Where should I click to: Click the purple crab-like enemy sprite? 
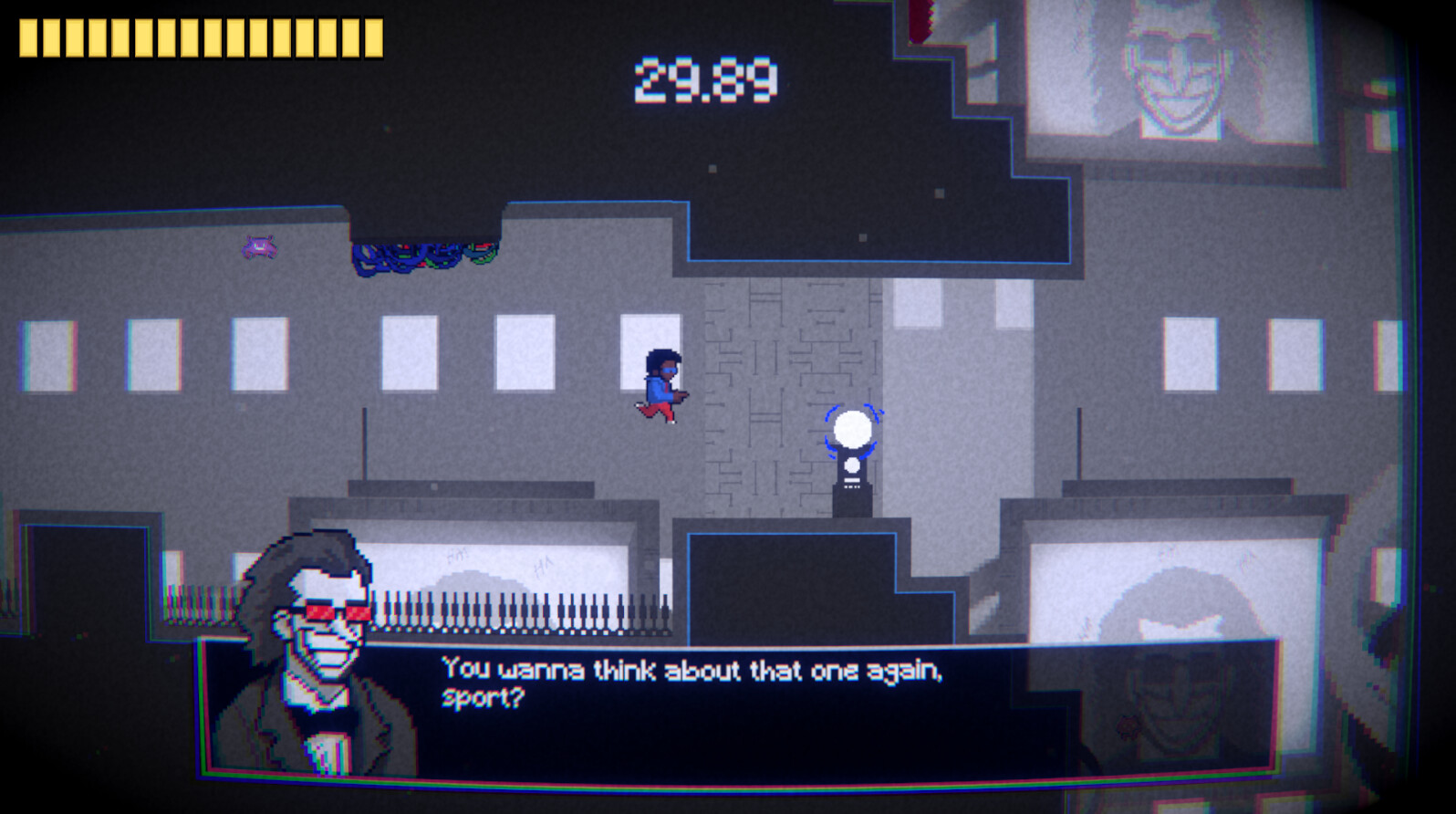coord(258,246)
